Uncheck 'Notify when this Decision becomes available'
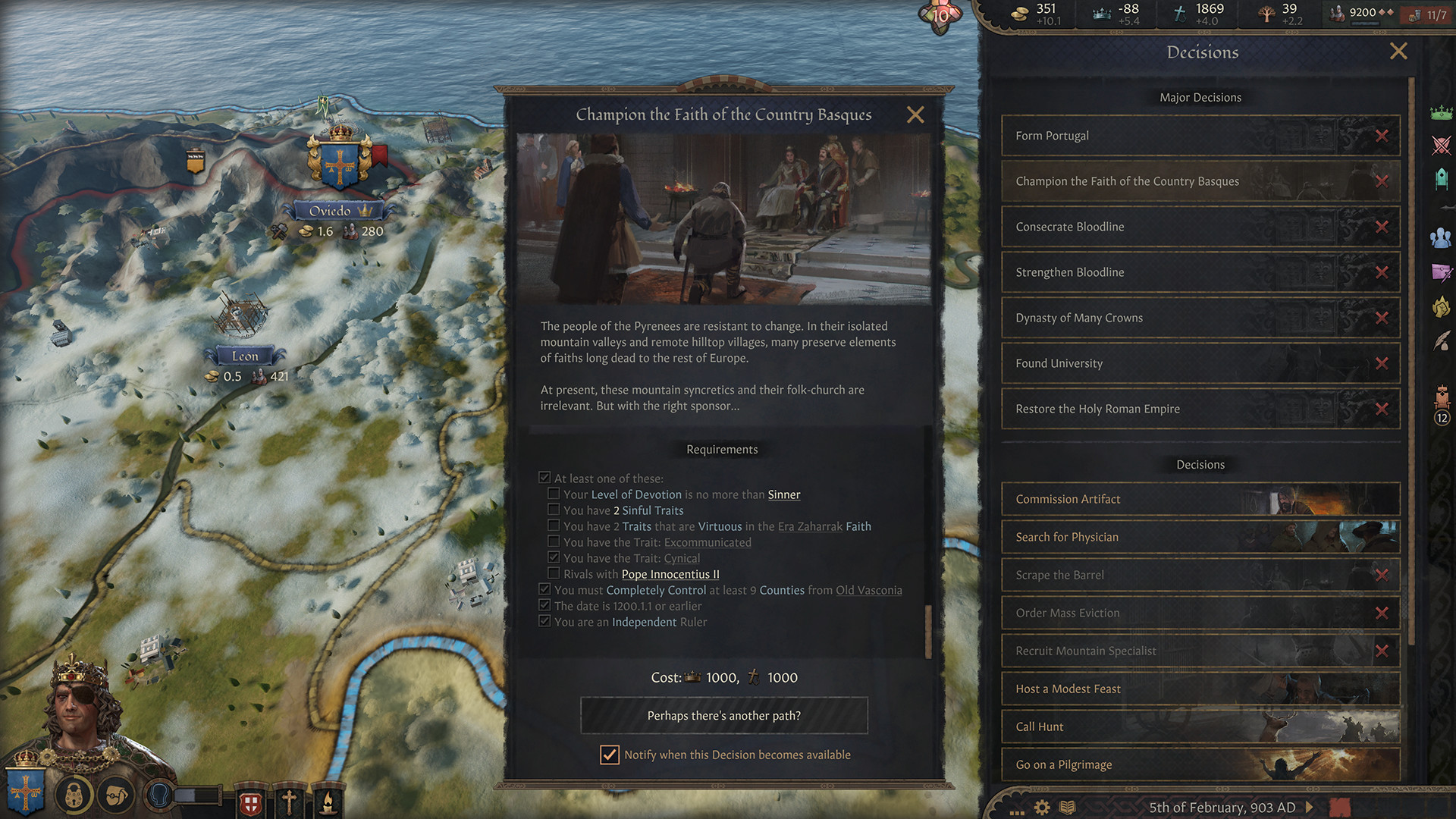The width and height of the screenshot is (1456, 819). point(610,755)
